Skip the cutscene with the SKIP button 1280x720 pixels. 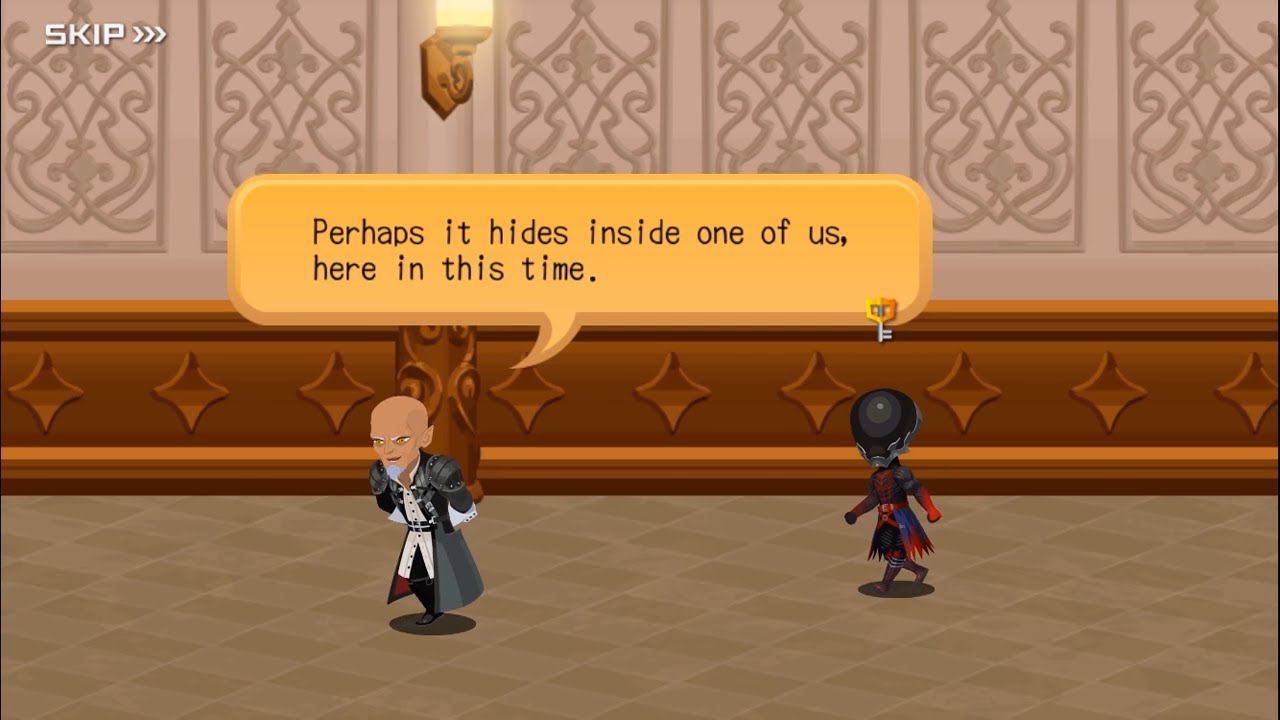point(105,35)
